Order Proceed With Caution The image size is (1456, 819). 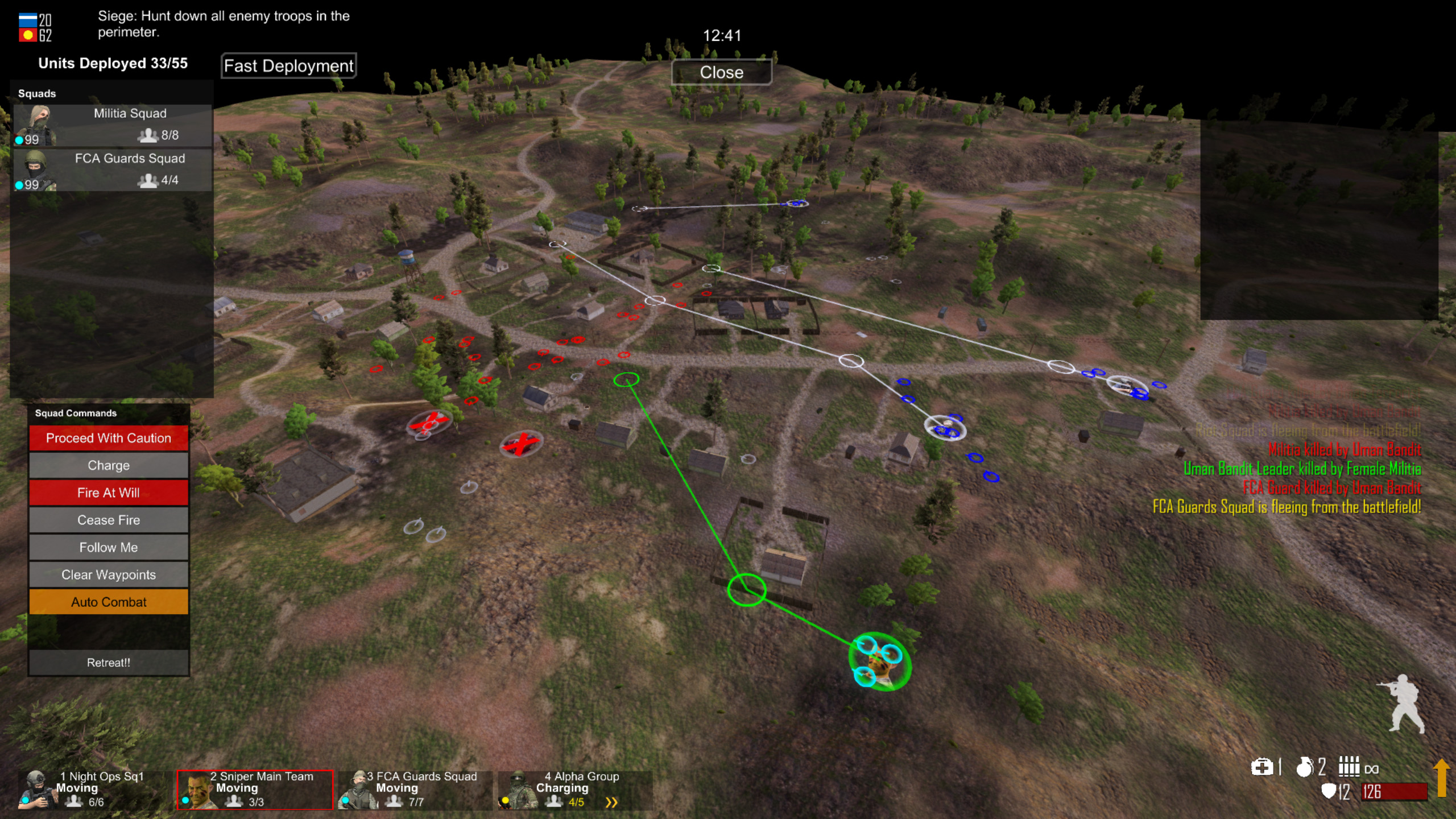pyautogui.click(x=109, y=438)
